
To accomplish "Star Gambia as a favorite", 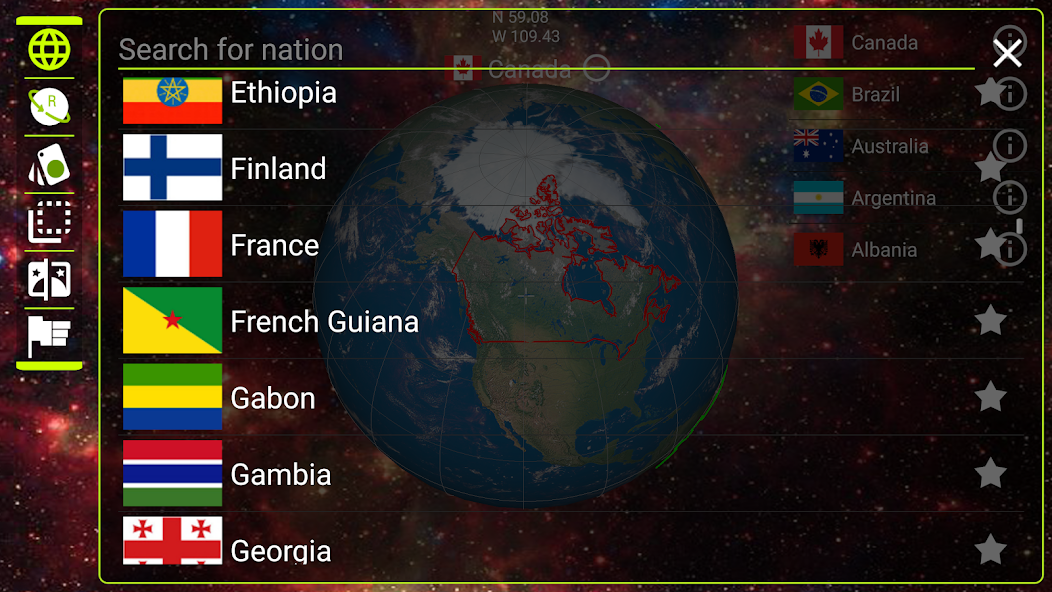I will [x=990, y=473].
